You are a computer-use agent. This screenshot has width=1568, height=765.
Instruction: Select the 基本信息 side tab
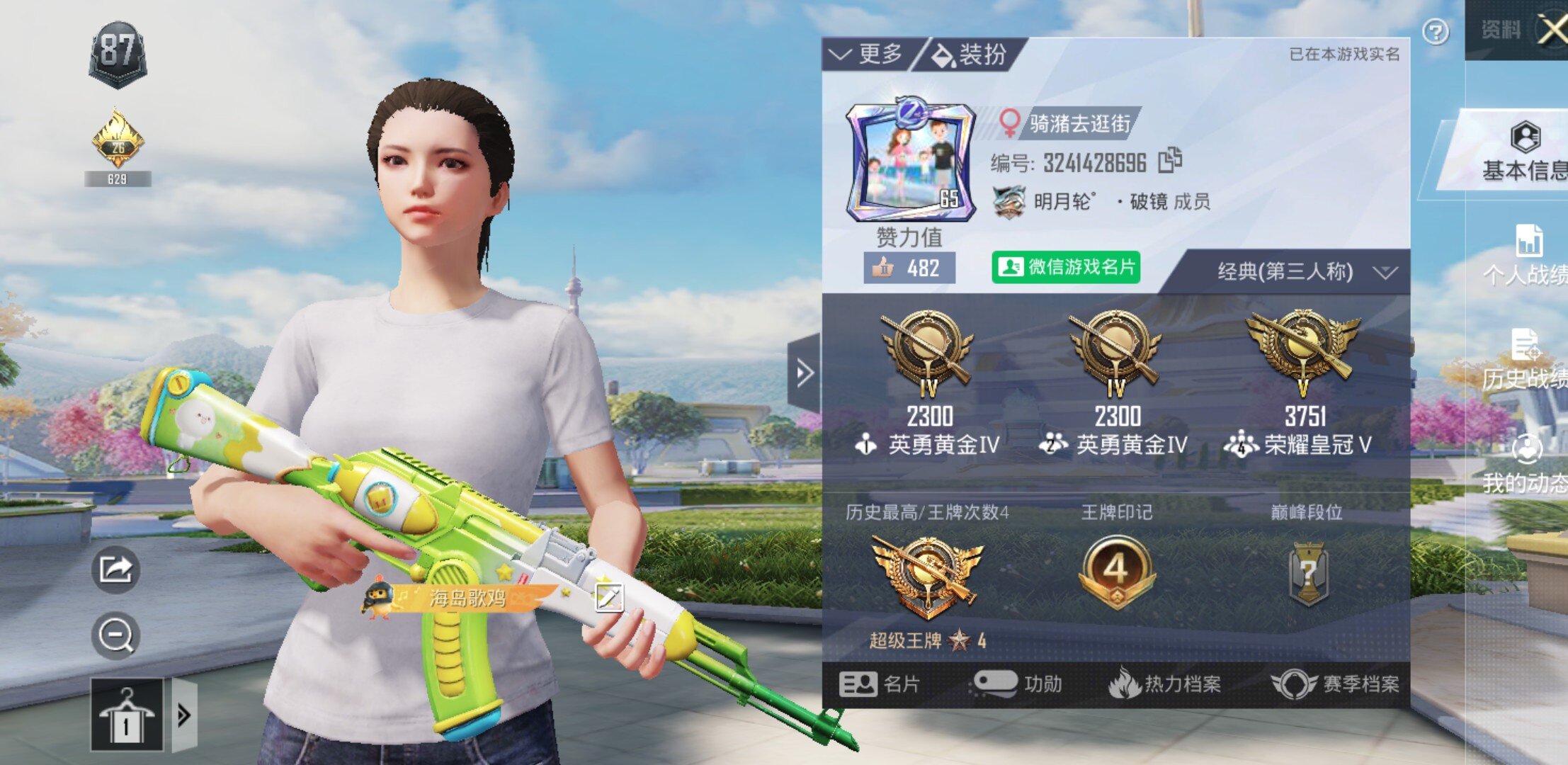(1524, 151)
